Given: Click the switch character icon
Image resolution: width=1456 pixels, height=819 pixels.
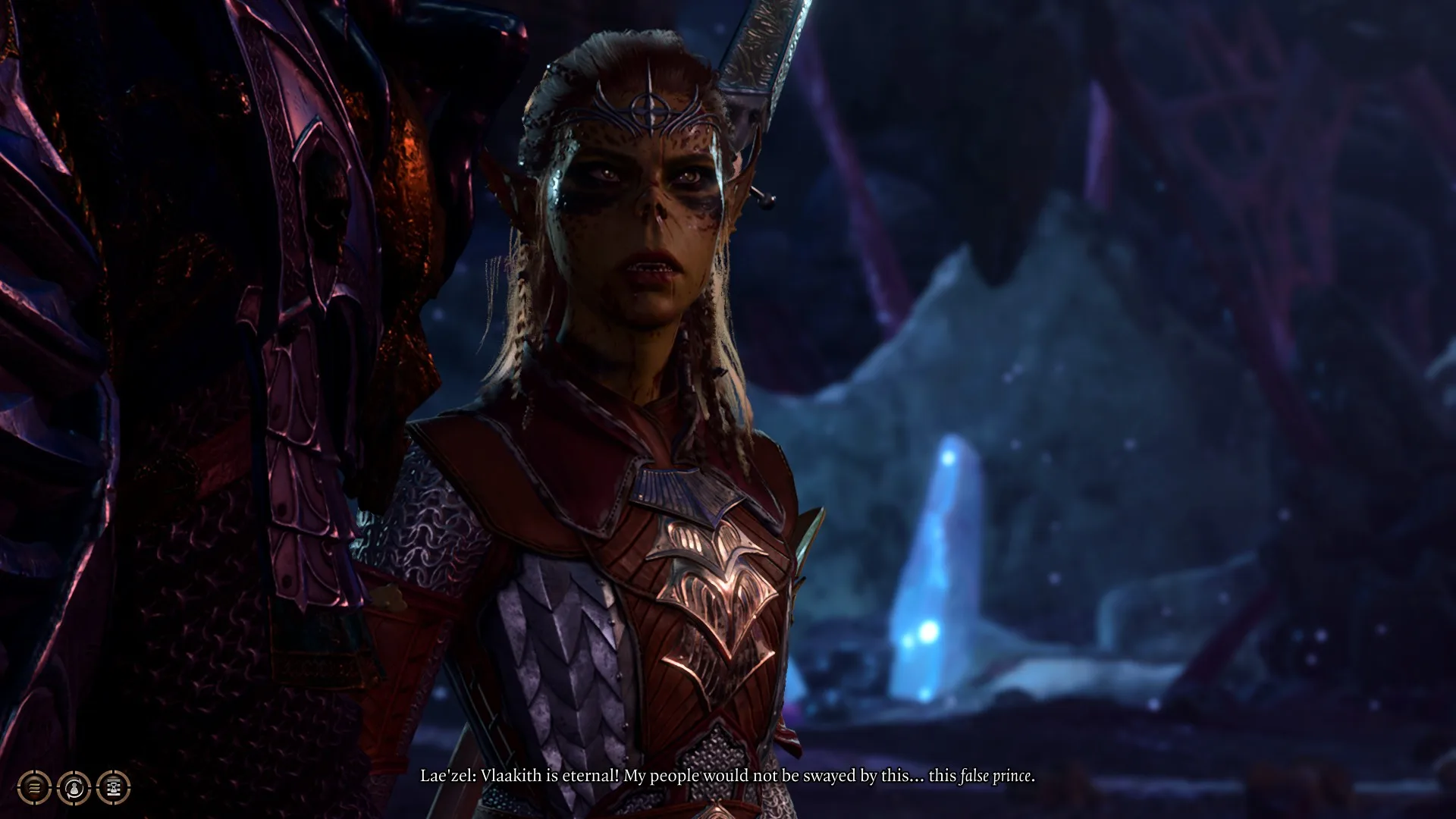Looking at the screenshot, I should click(x=74, y=788).
